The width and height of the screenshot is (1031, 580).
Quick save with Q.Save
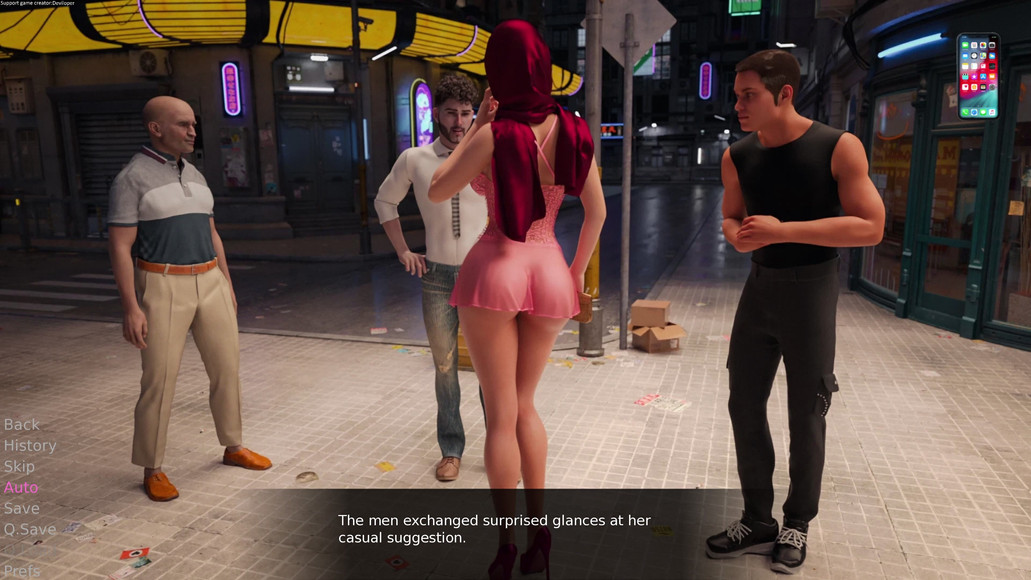pyautogui.click(x=30, y=529)
